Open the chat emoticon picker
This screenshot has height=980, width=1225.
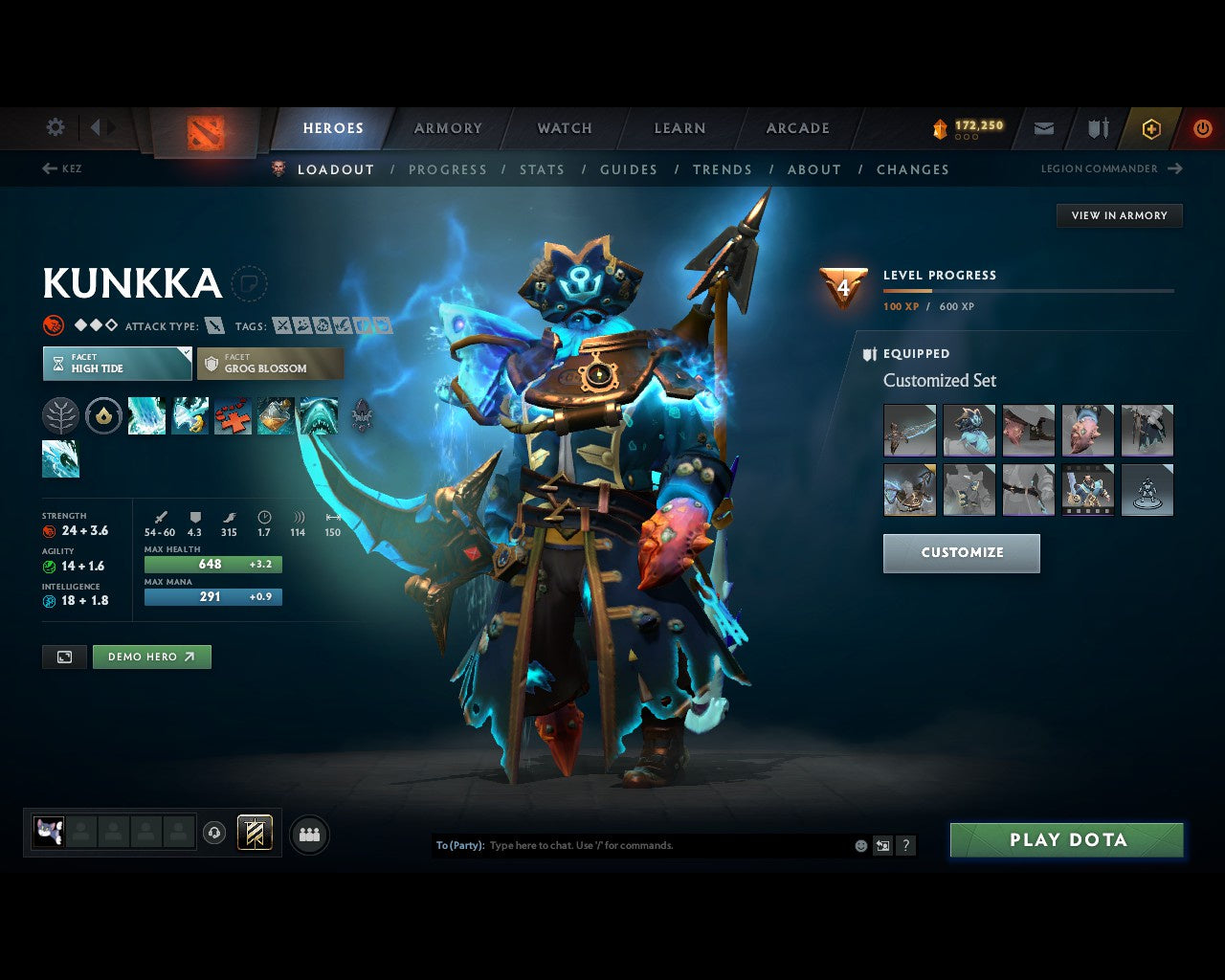pos(858,845)
